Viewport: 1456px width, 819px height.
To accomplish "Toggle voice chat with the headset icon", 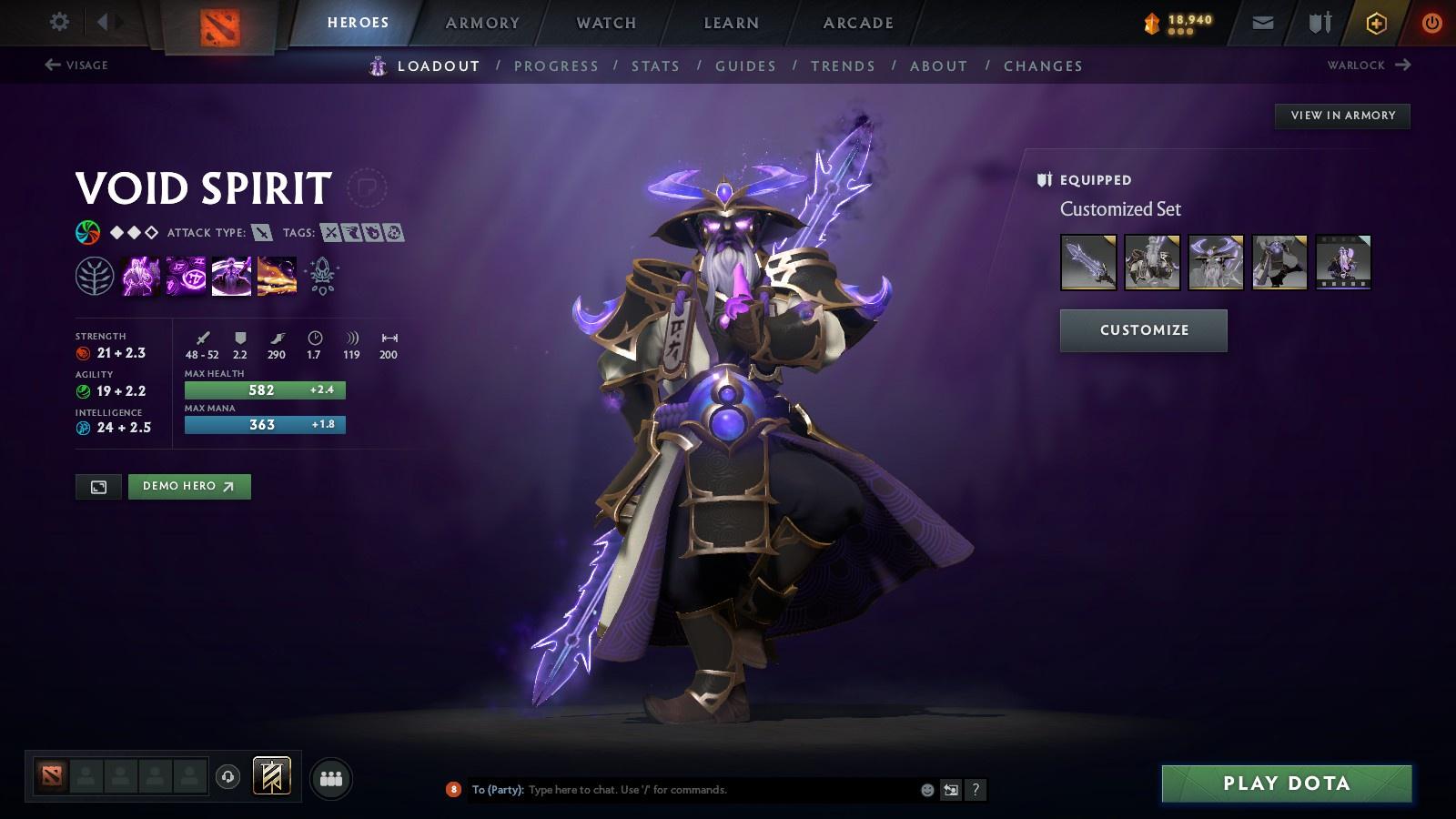I will pos(226,776).
